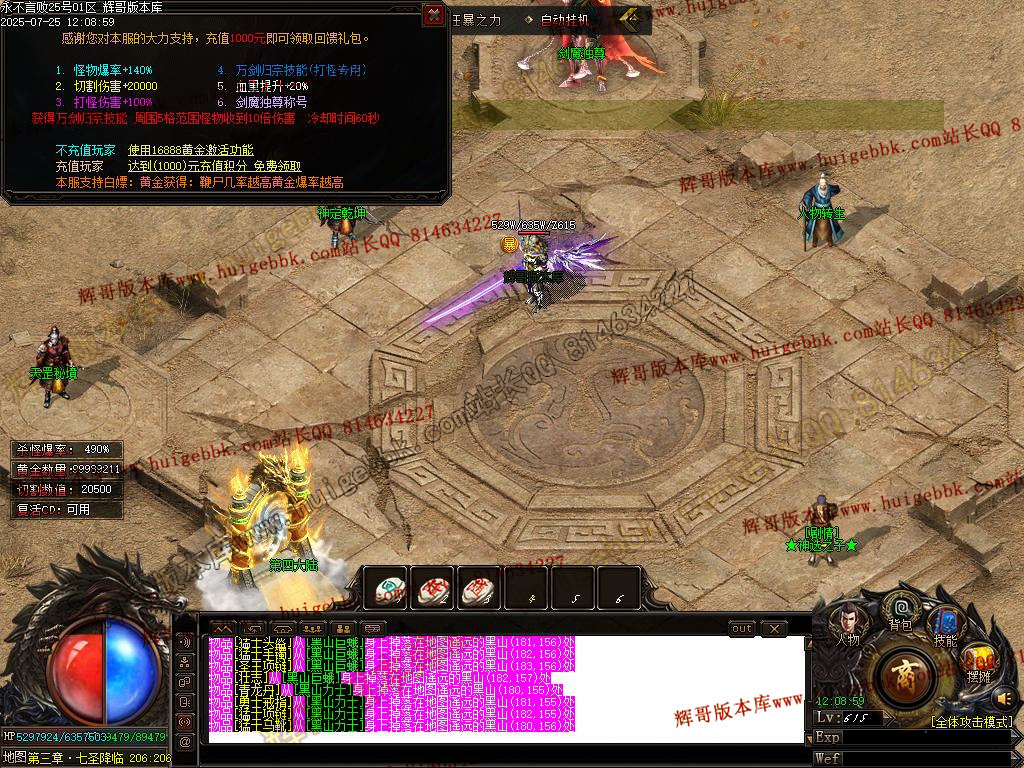
Task: Select the first chat channel tab
Action: [x=221, y=628]
